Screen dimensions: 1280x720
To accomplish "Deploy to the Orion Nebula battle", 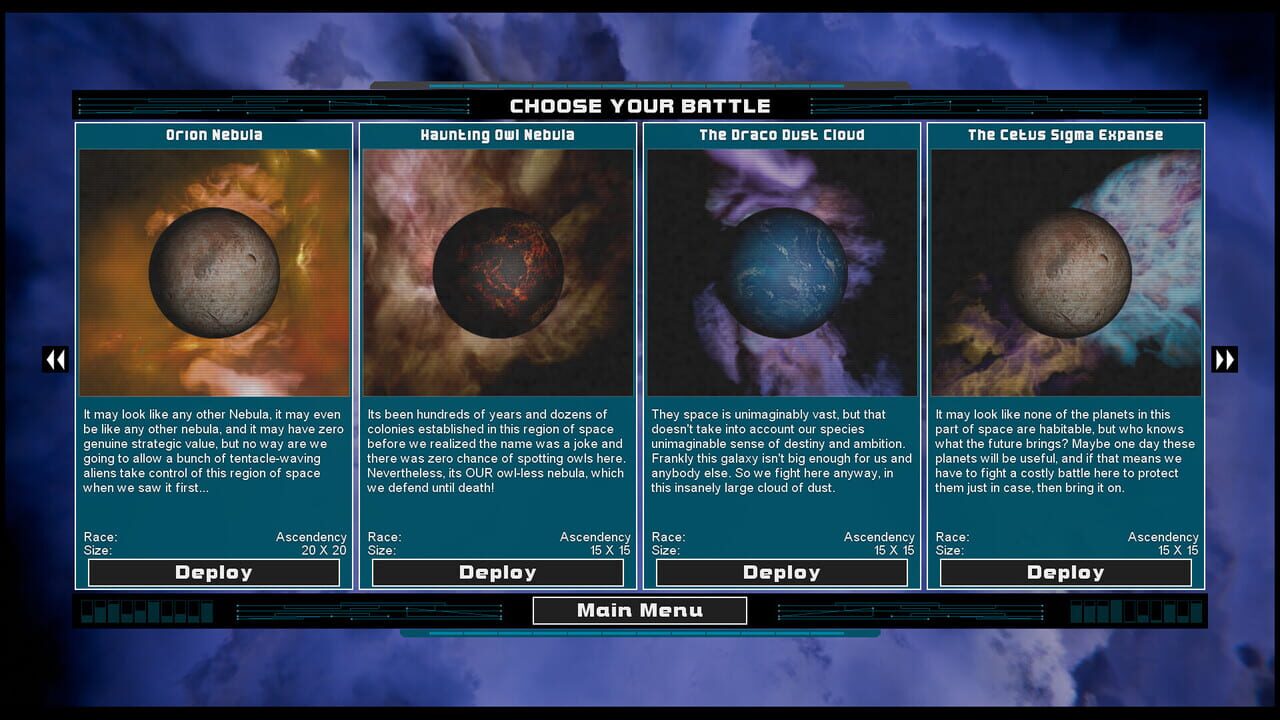I will tap(213, 572).
